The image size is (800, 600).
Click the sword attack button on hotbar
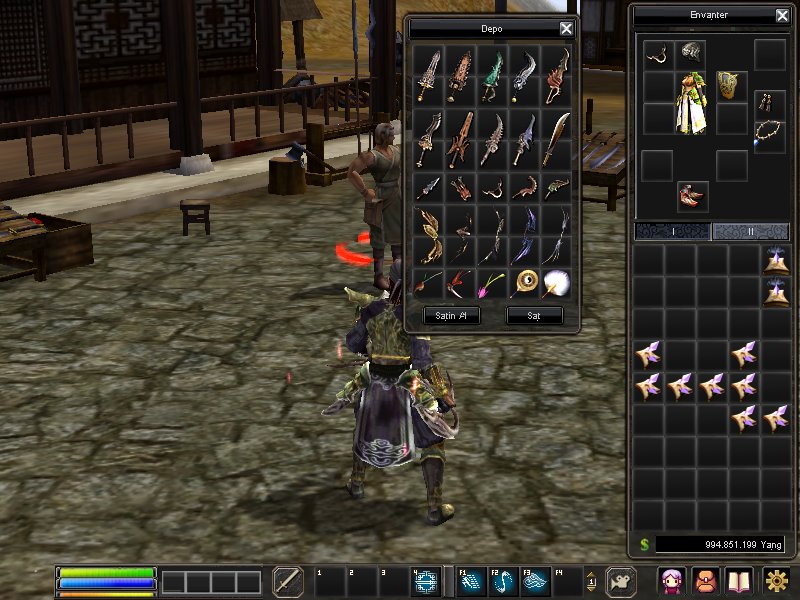point(288,582)
